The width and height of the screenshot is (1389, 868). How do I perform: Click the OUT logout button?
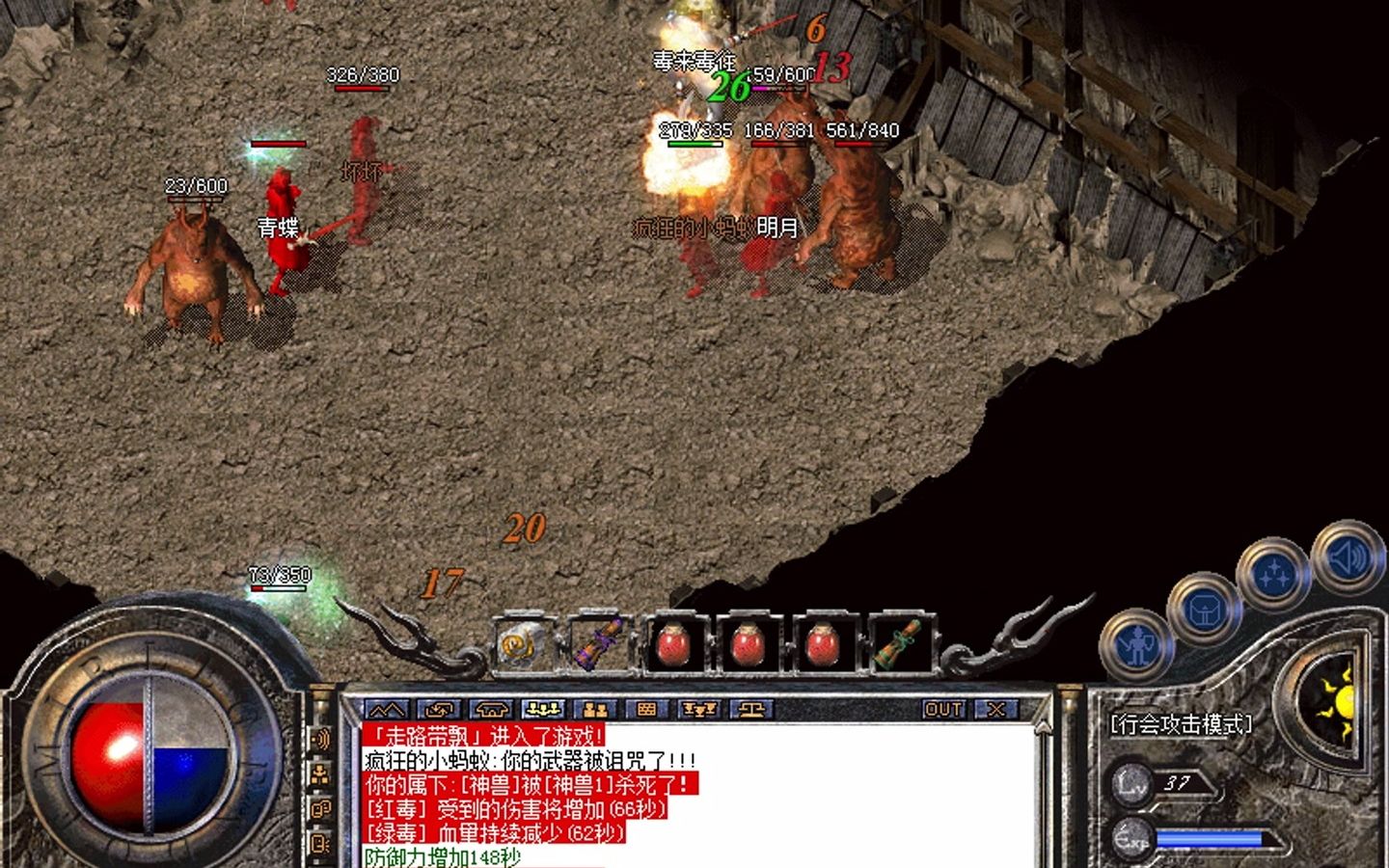point(942,710)
